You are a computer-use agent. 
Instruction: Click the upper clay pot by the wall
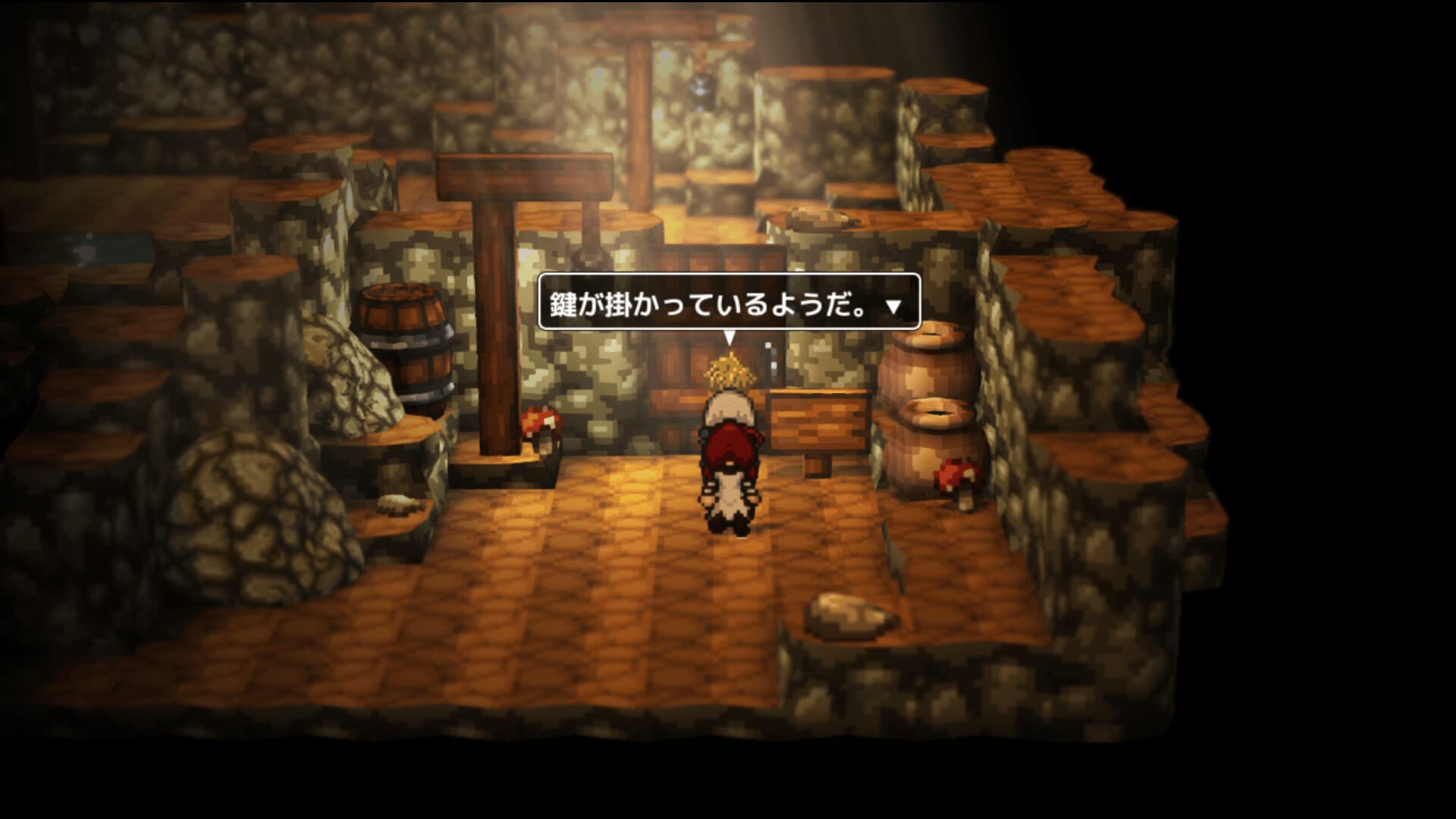pos(929,372)
